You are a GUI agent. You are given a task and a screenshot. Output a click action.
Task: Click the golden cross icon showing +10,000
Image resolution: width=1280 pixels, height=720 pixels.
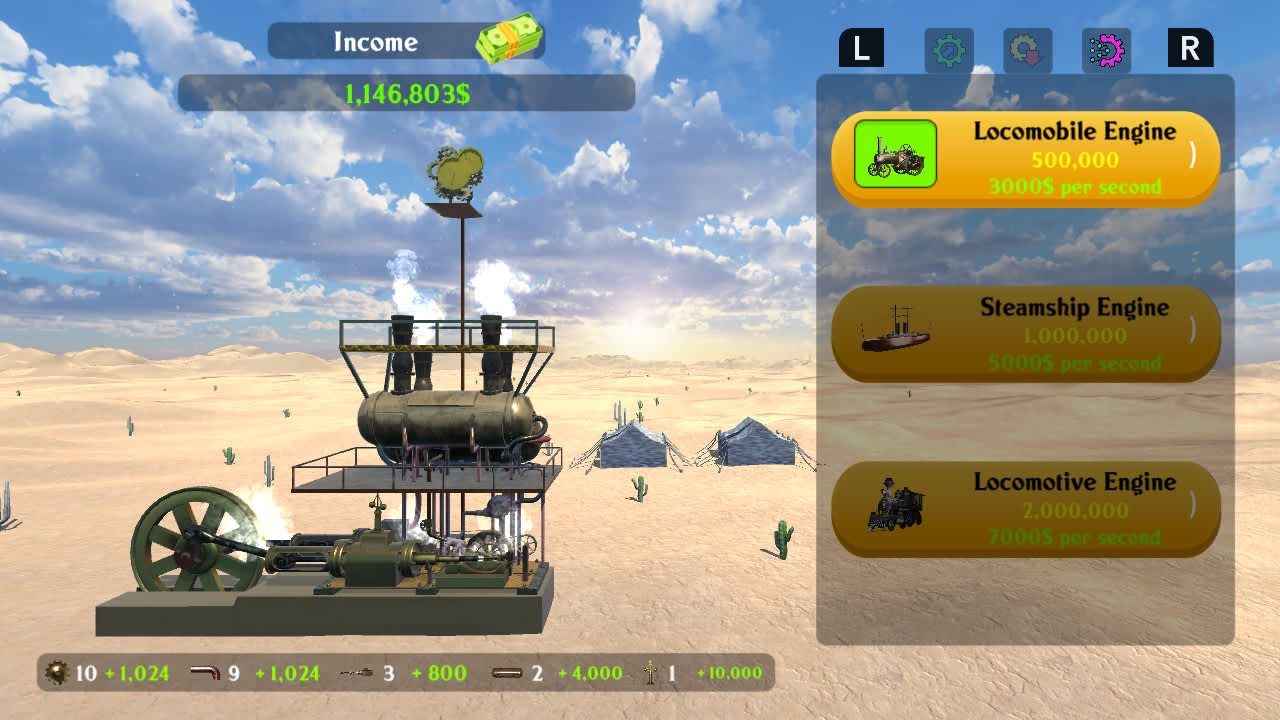coord(649,673)
